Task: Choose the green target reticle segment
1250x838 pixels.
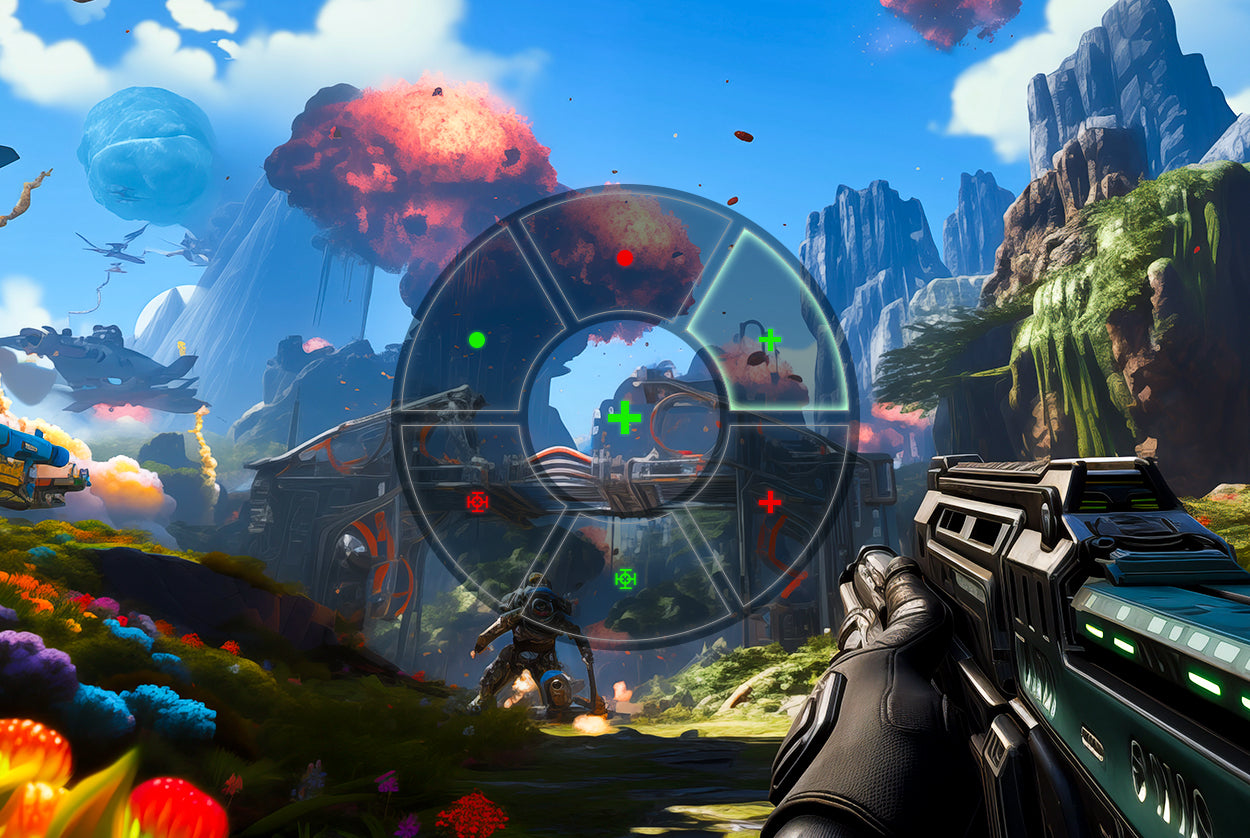Action: tap(625, 578)
